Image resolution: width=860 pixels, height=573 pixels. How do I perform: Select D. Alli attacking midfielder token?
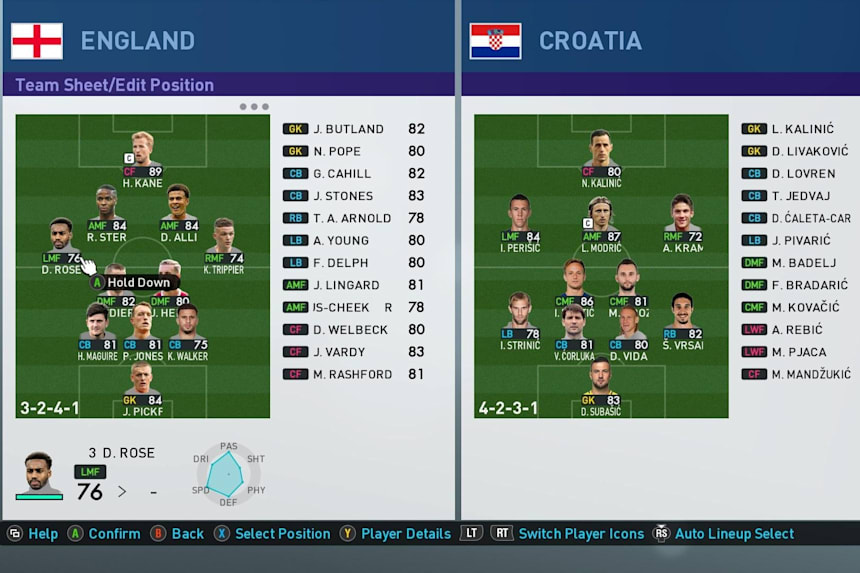[x=179, y=212]
